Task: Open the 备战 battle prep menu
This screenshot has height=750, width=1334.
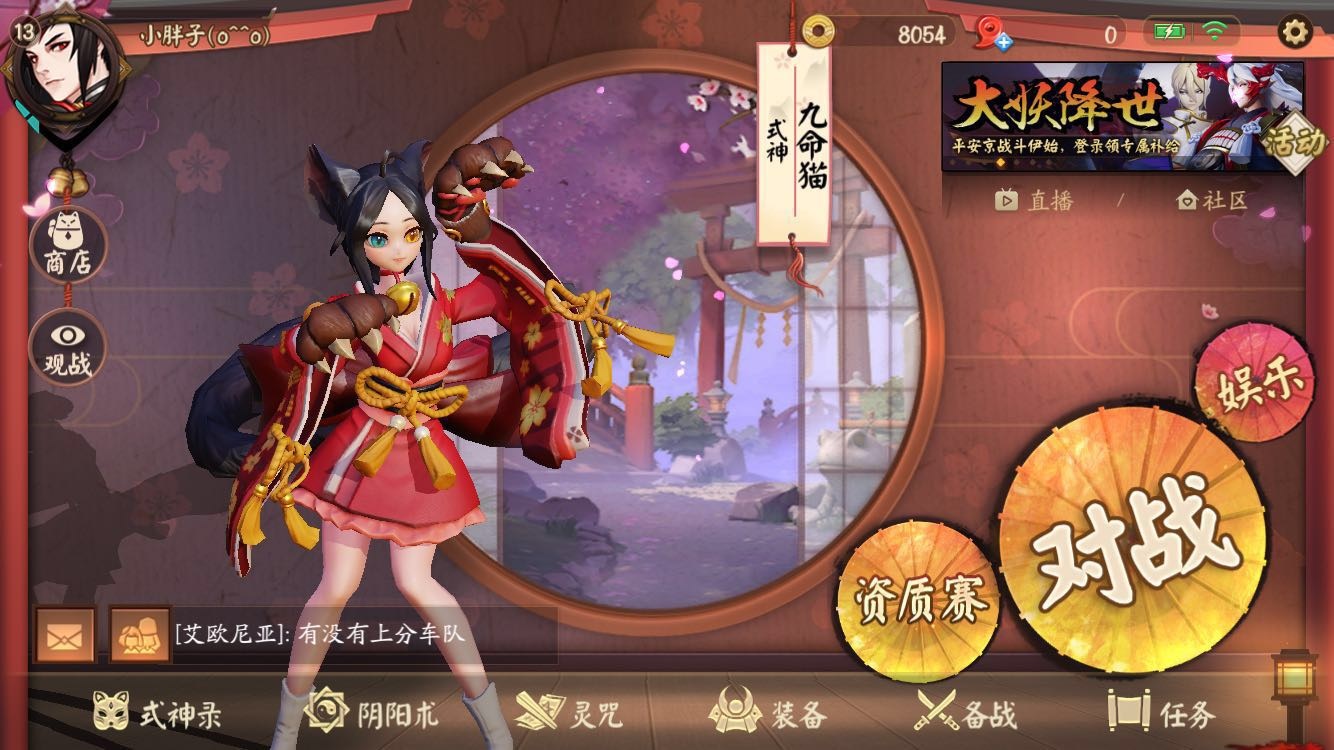Action: [x=966, y=713]
